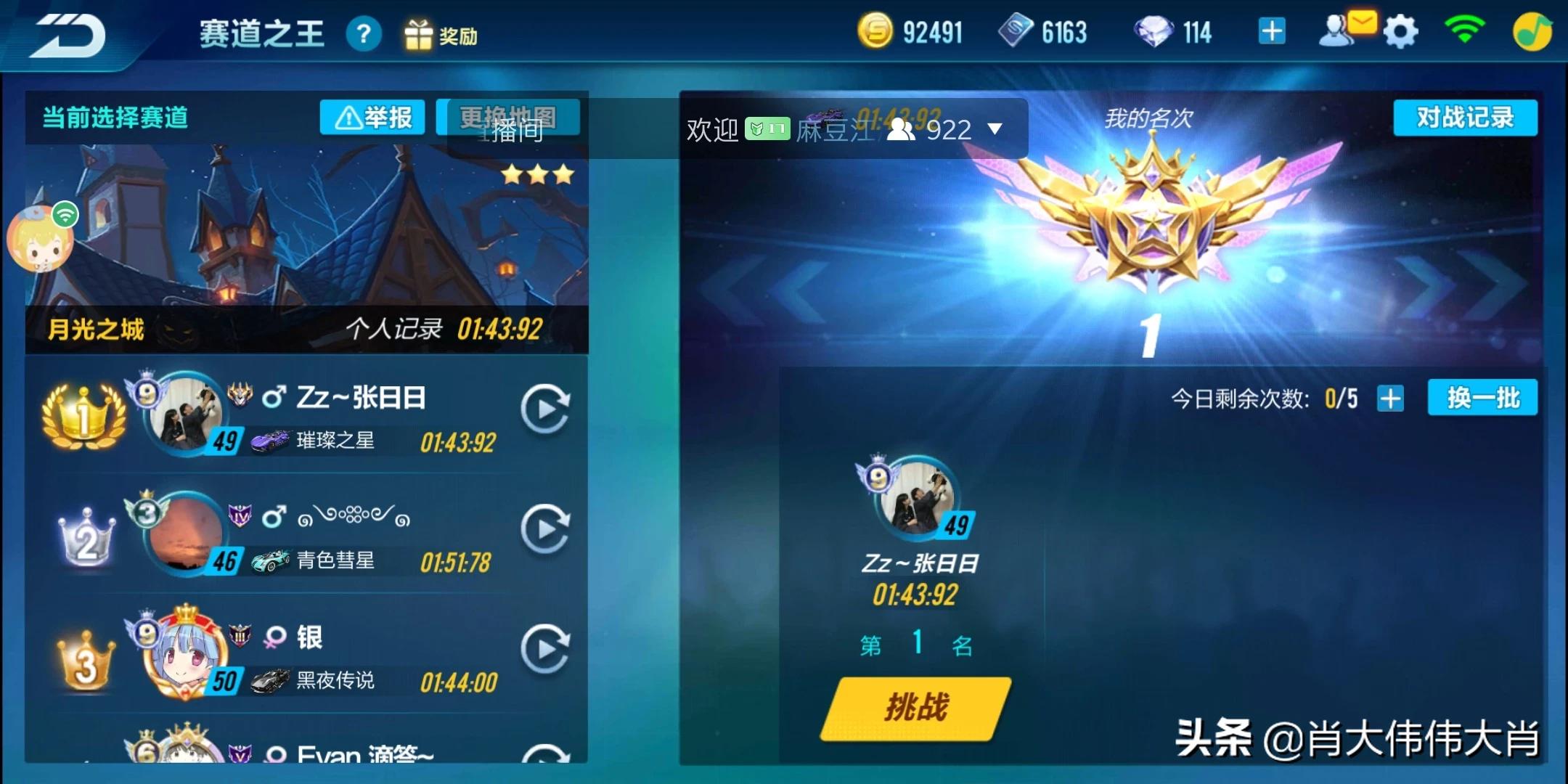Screen dimensions: 1568x784
Task: Play replay of the second-place player
Action: (546, 528)
